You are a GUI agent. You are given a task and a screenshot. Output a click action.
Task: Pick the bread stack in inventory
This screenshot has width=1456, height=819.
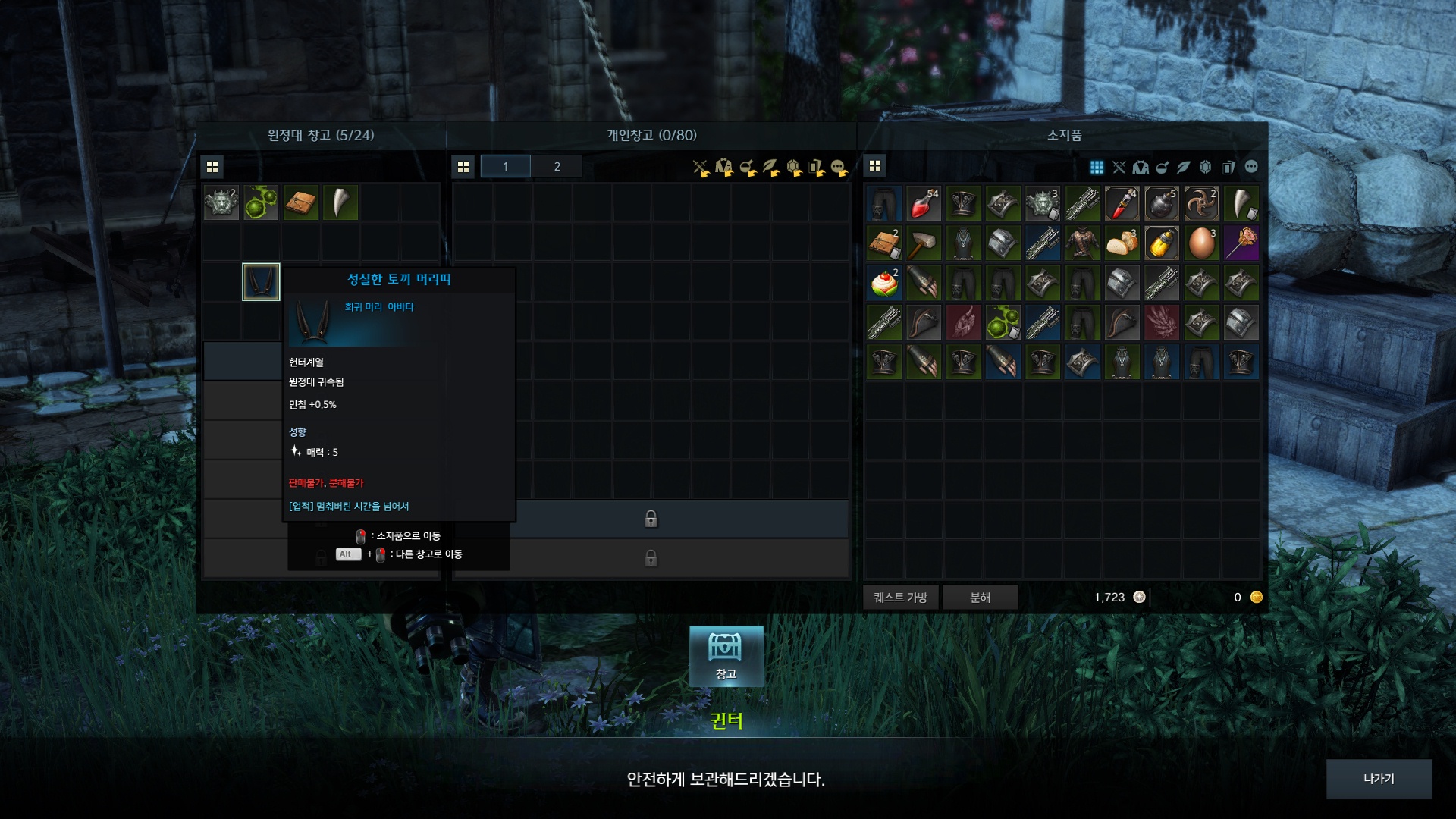pyautogui.click(x=1122, y=243)
